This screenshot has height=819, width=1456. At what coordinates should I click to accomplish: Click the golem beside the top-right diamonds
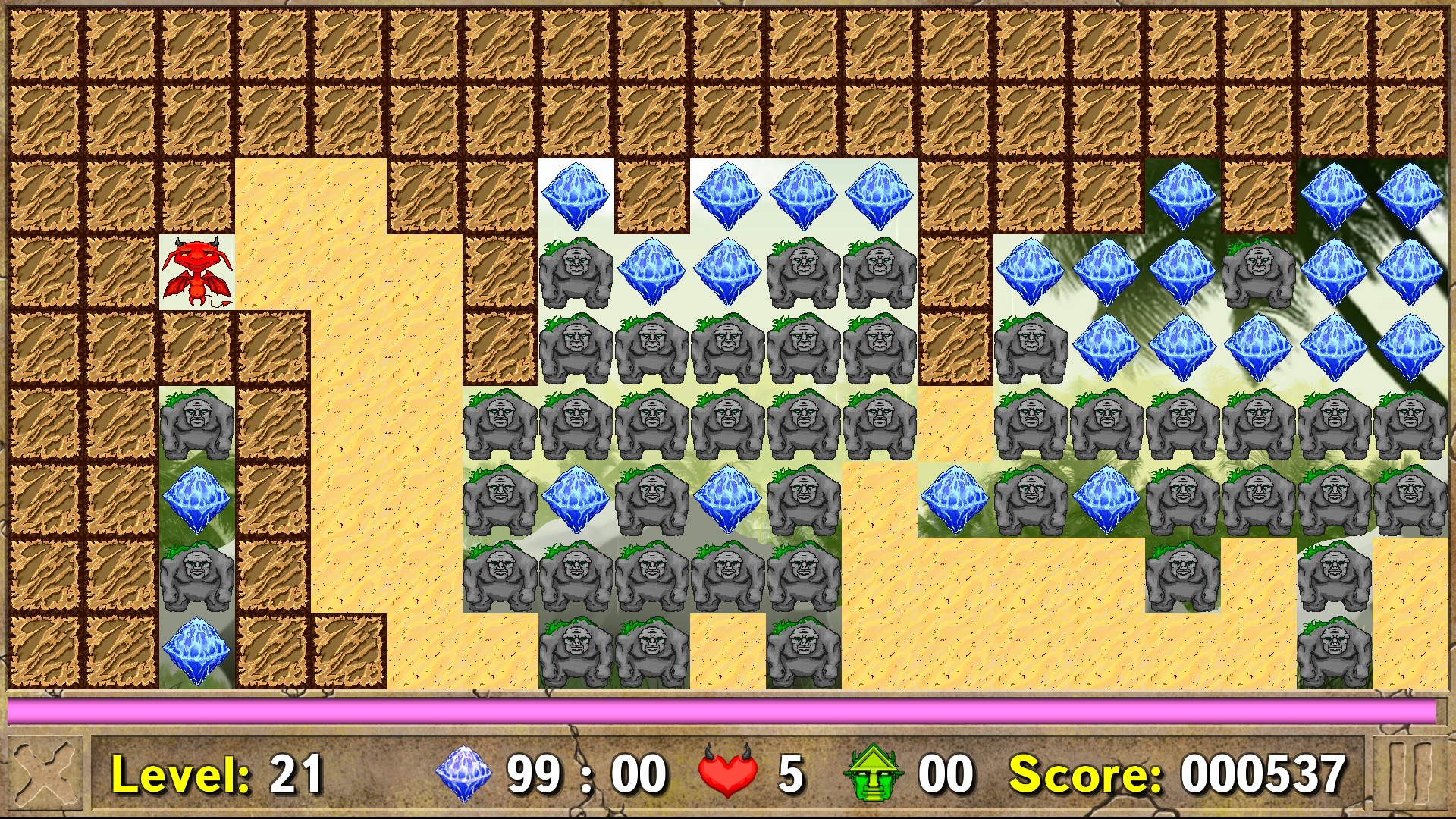1259,273
